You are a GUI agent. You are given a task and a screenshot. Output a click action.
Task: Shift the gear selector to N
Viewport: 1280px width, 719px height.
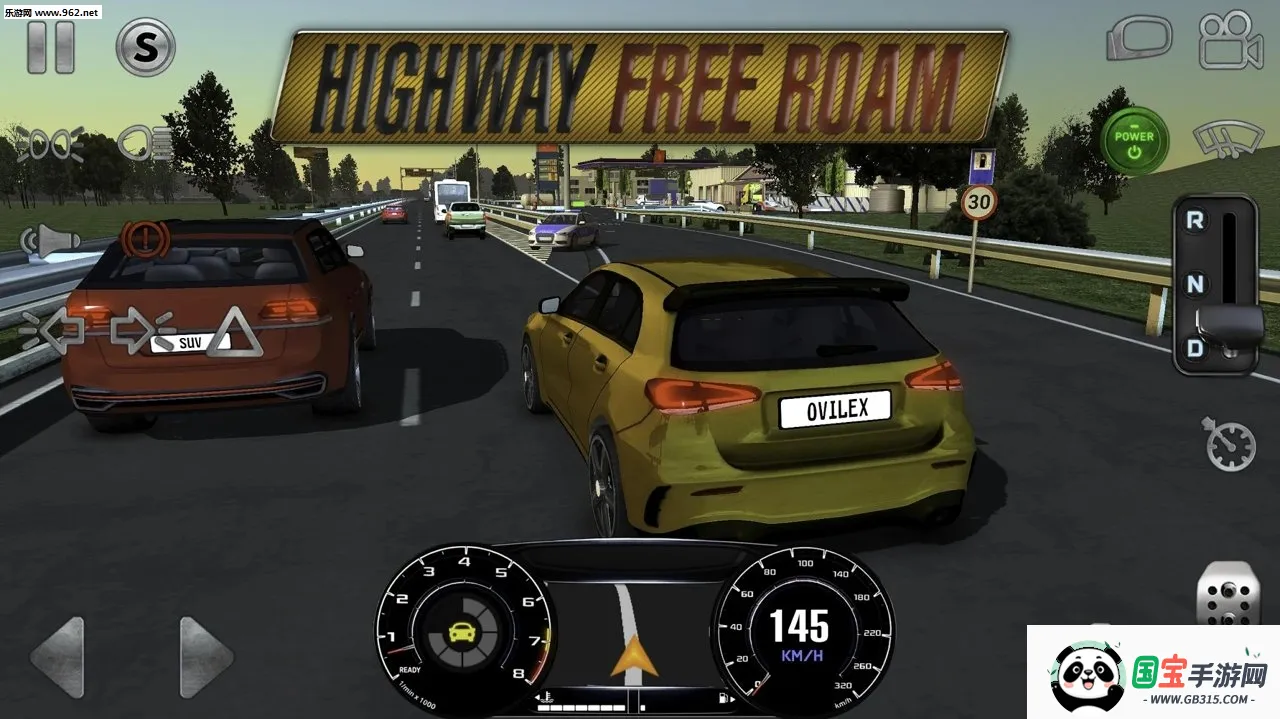1194,285
